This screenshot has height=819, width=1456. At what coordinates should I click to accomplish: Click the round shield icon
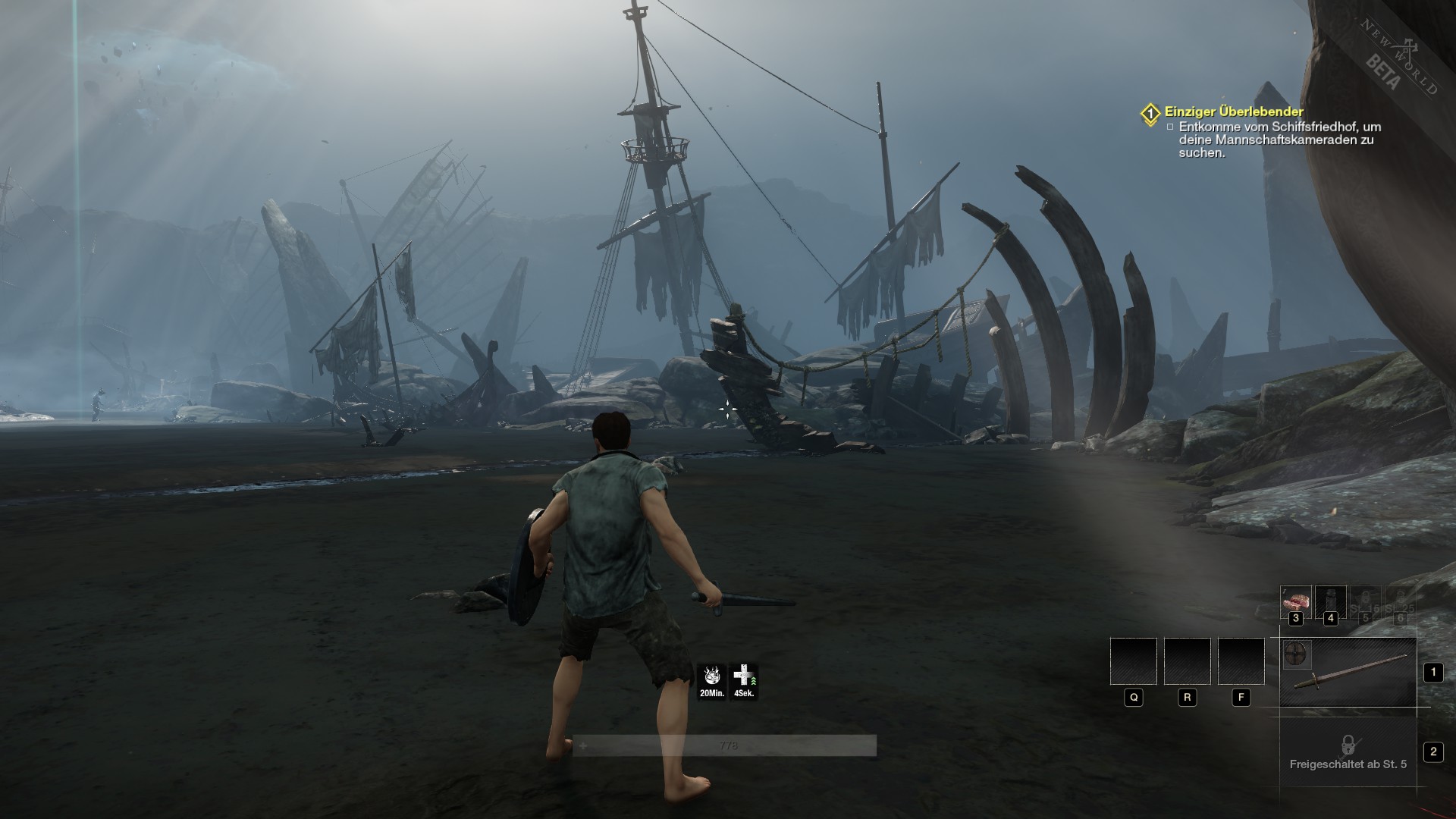point(1297,654)
